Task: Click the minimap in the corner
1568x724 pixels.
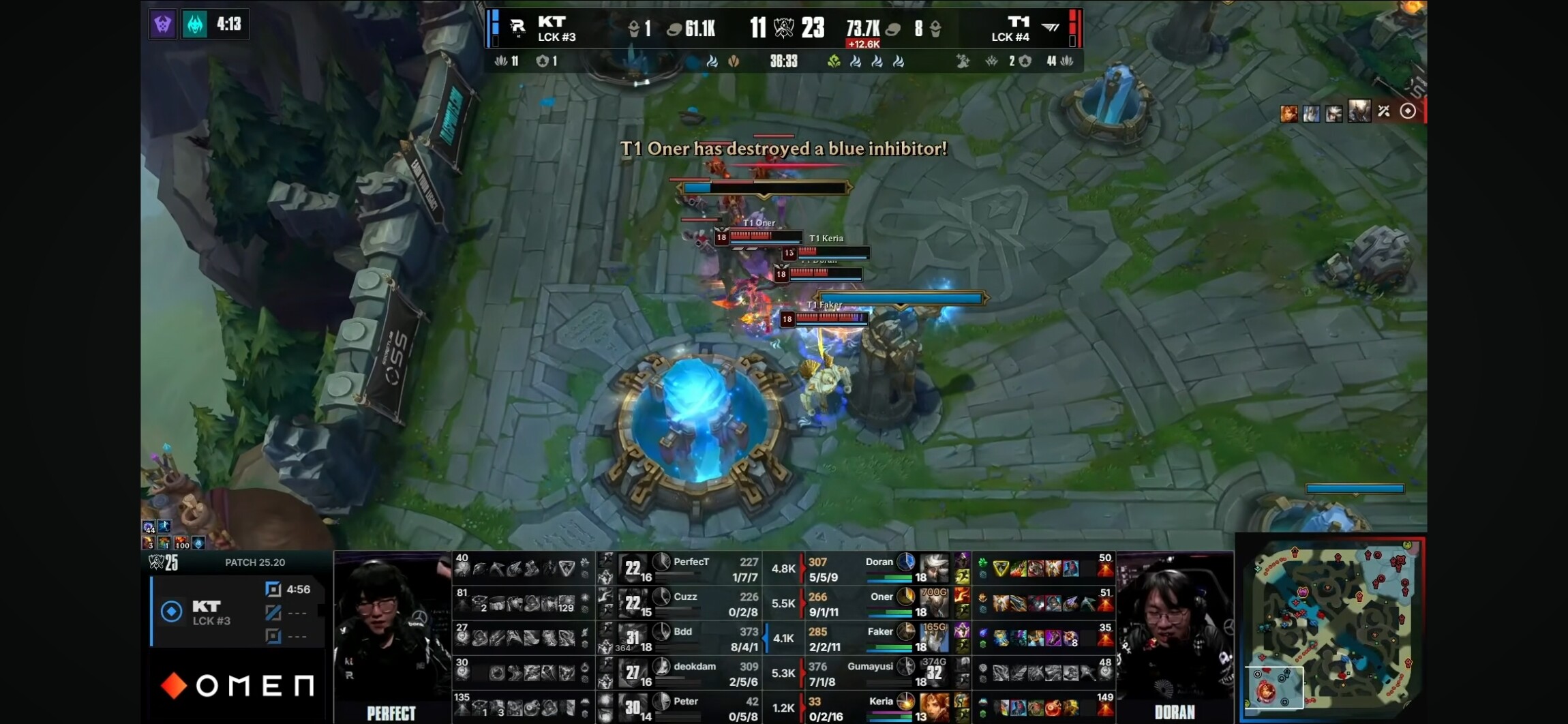Action: [1333, 627]
